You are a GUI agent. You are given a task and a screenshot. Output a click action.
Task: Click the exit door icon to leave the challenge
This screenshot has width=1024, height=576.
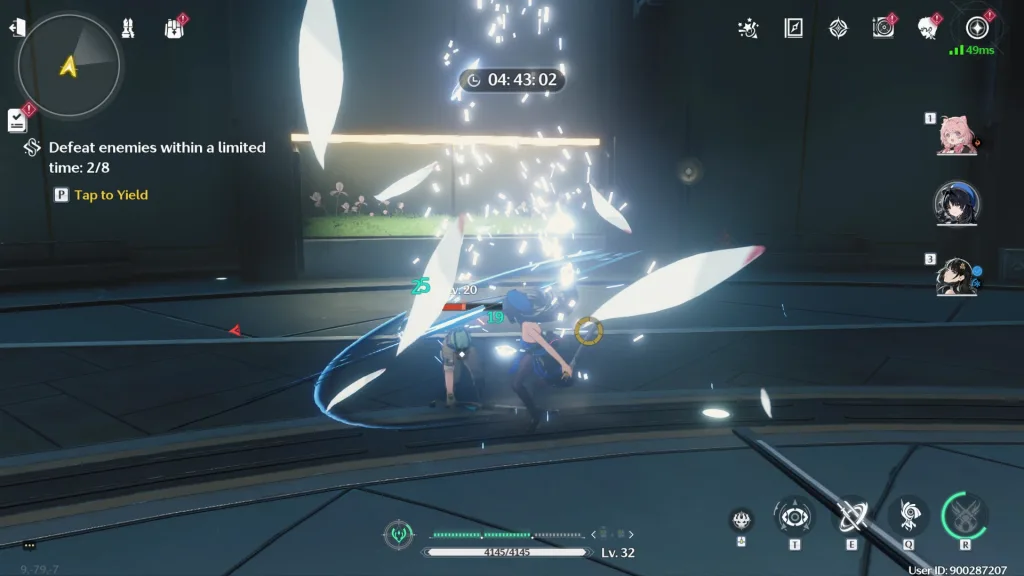[x=16, y=28]
